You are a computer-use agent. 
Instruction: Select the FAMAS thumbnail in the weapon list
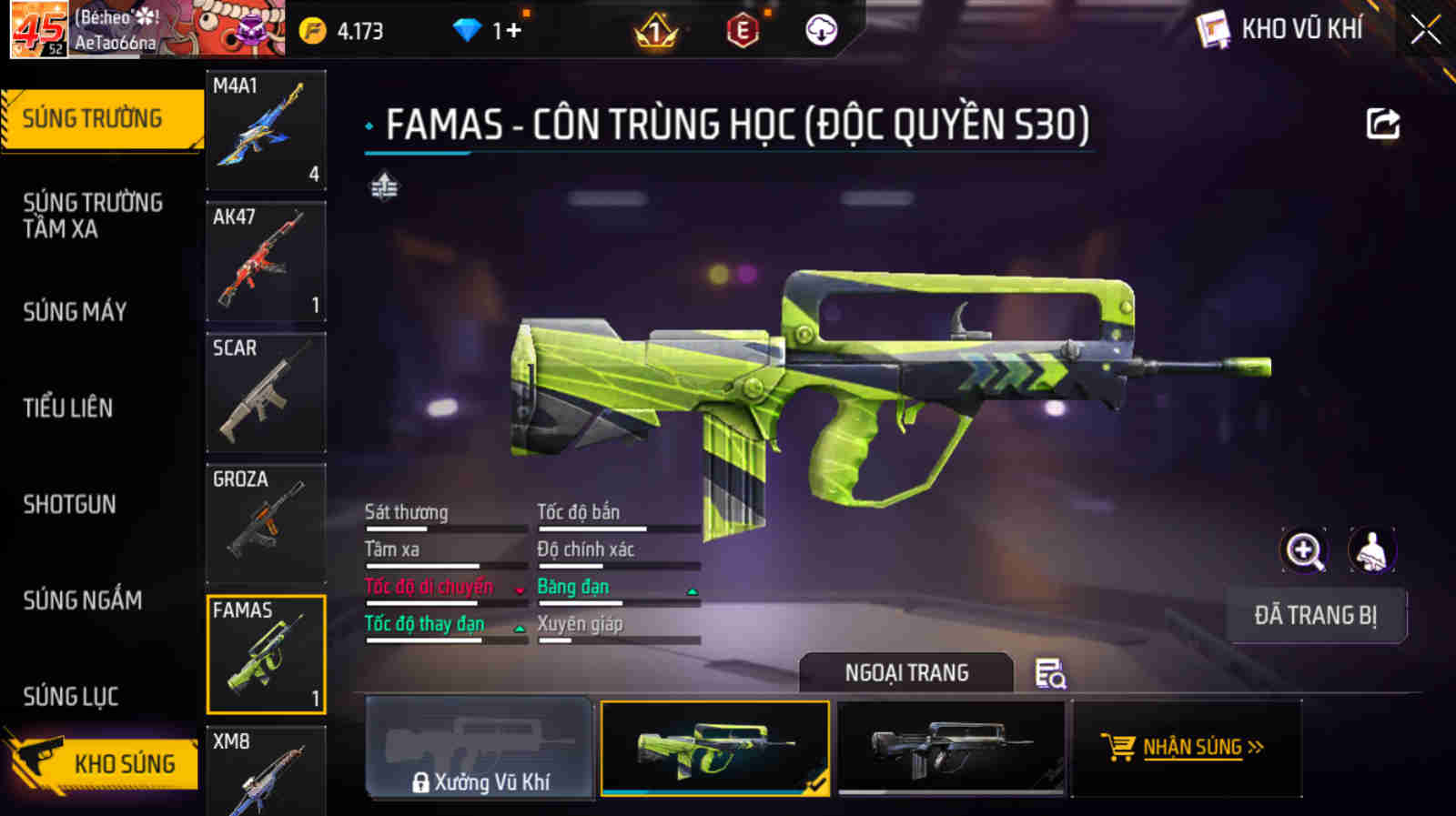coord(266,653)
